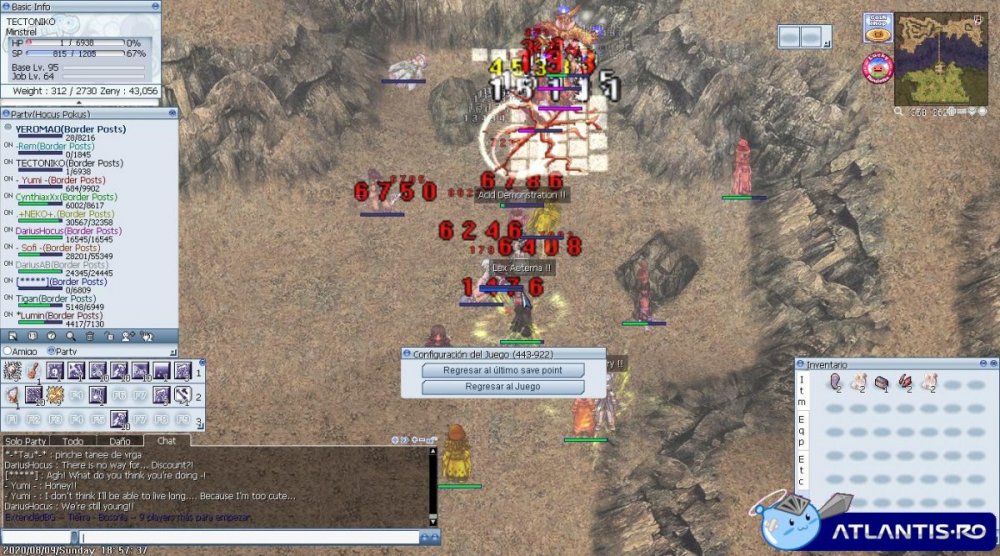Select the Daño chat tab

119,441
